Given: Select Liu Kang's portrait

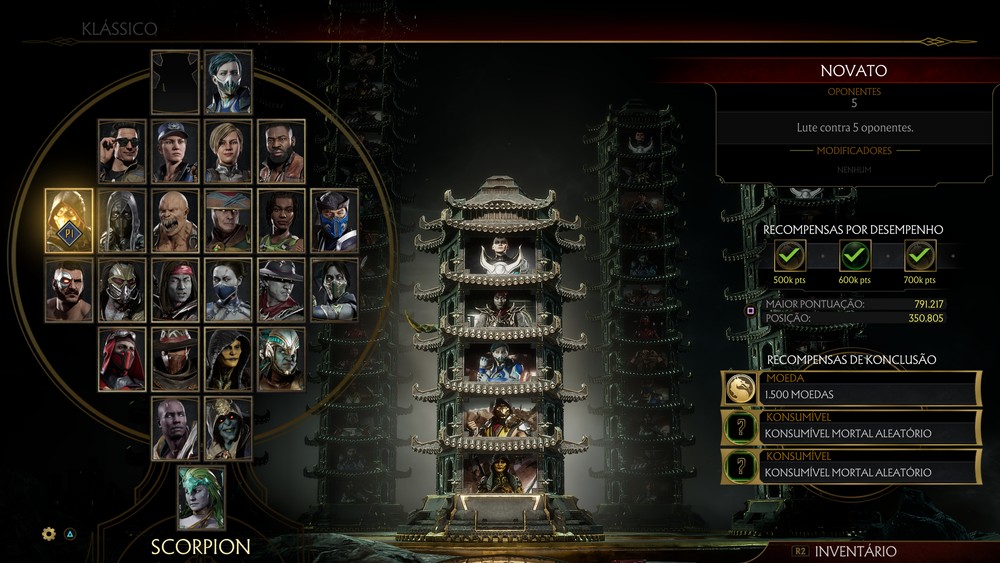Looking at the screenshot, I should [x=175, y=290].
